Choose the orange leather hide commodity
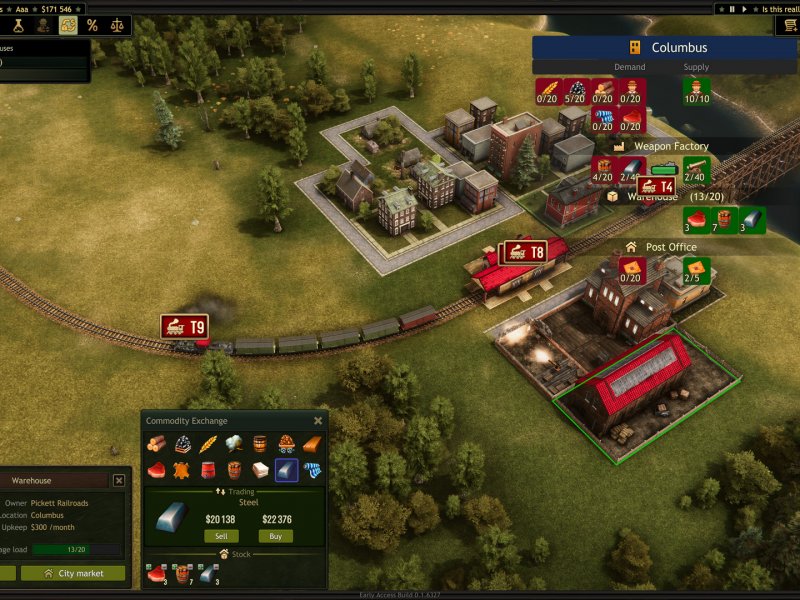Viewport: 800px width, 600px height. [183, 470]
